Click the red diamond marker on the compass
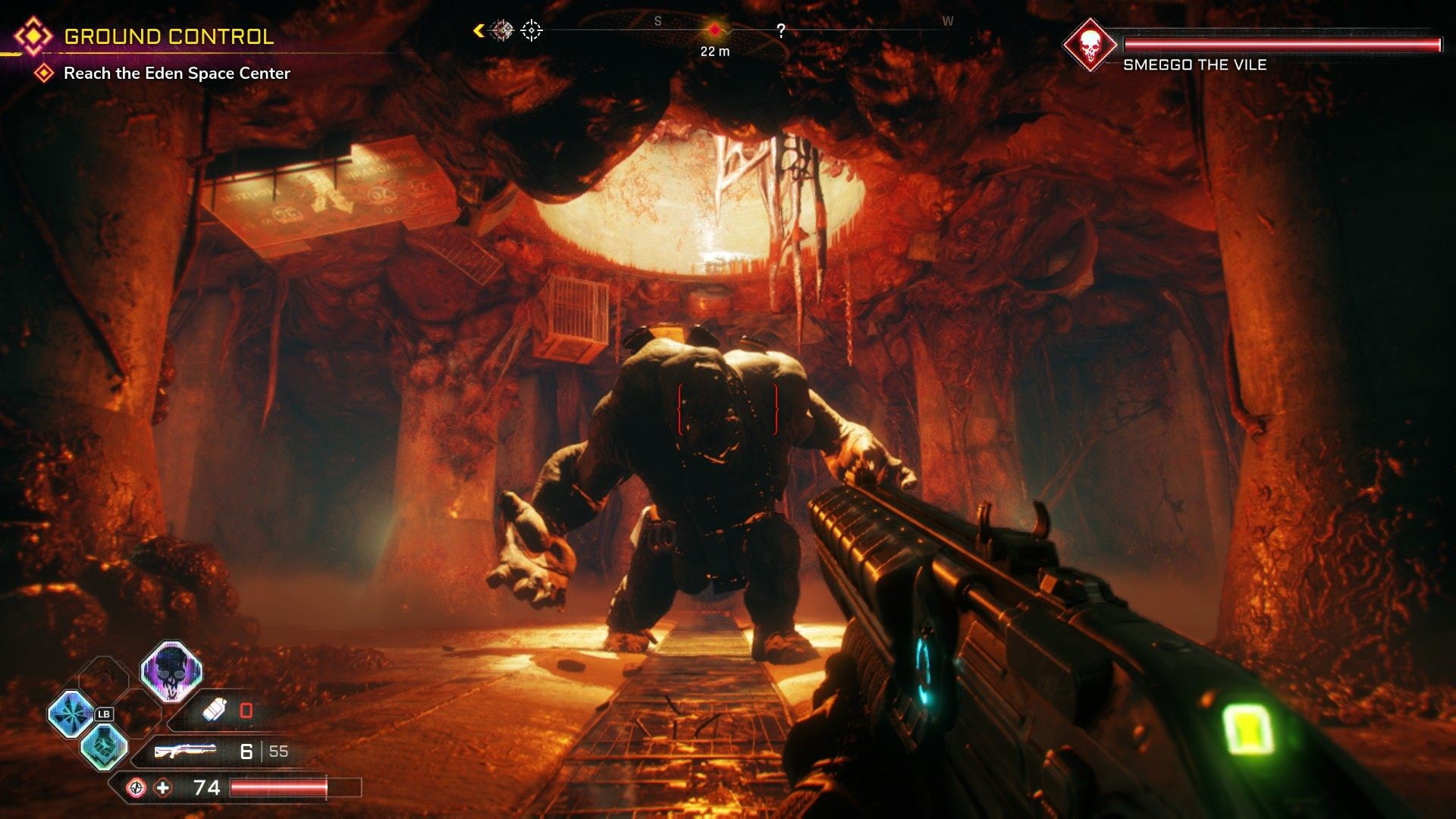 pos(714,30)
